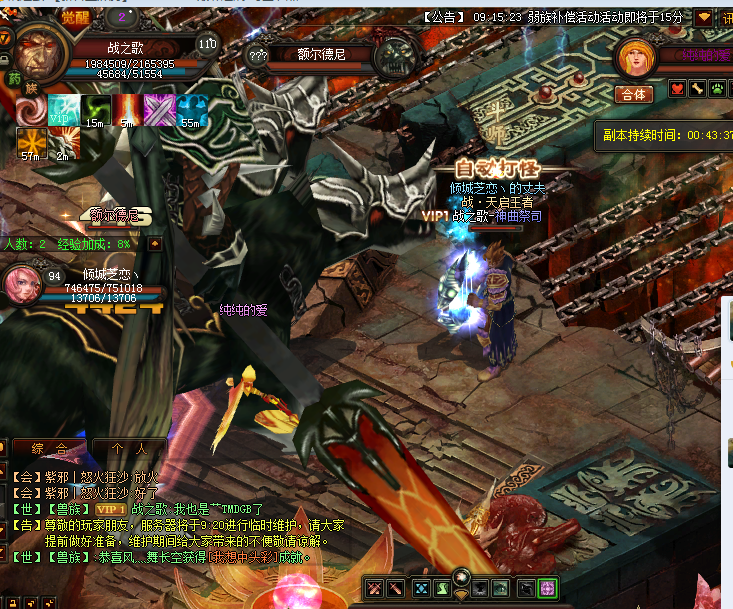Select the 额尔德尼 boss target frame
Image resolution: width=733 pixels, height=609 pixels.
pos(322,55)
